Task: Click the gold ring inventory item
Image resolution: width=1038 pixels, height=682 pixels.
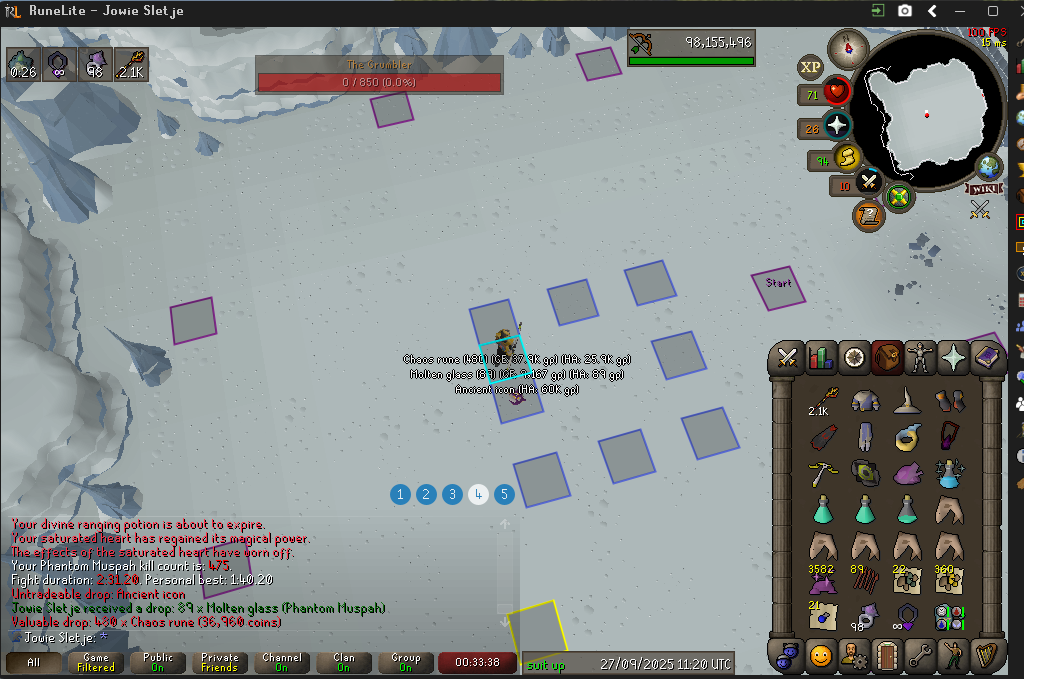Action: [x=908, y=437]
